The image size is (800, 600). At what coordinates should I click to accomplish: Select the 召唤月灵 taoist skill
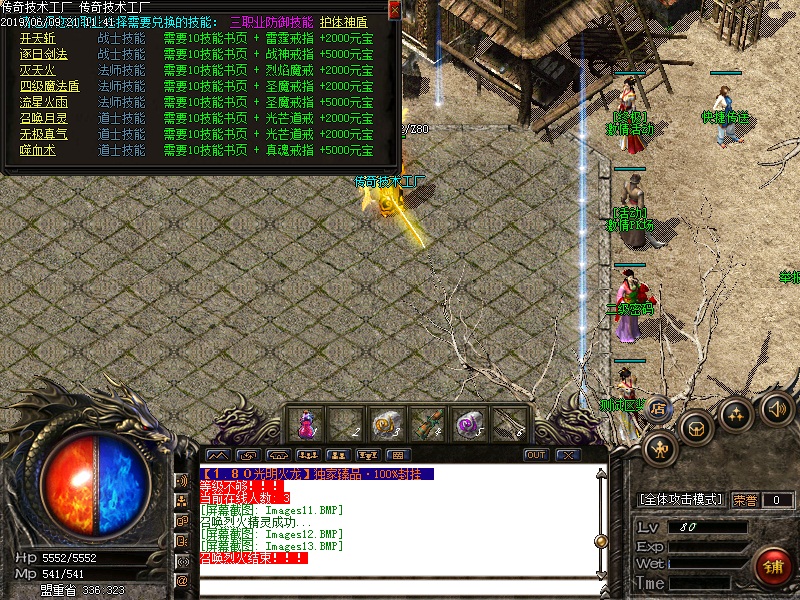[43, 118]
